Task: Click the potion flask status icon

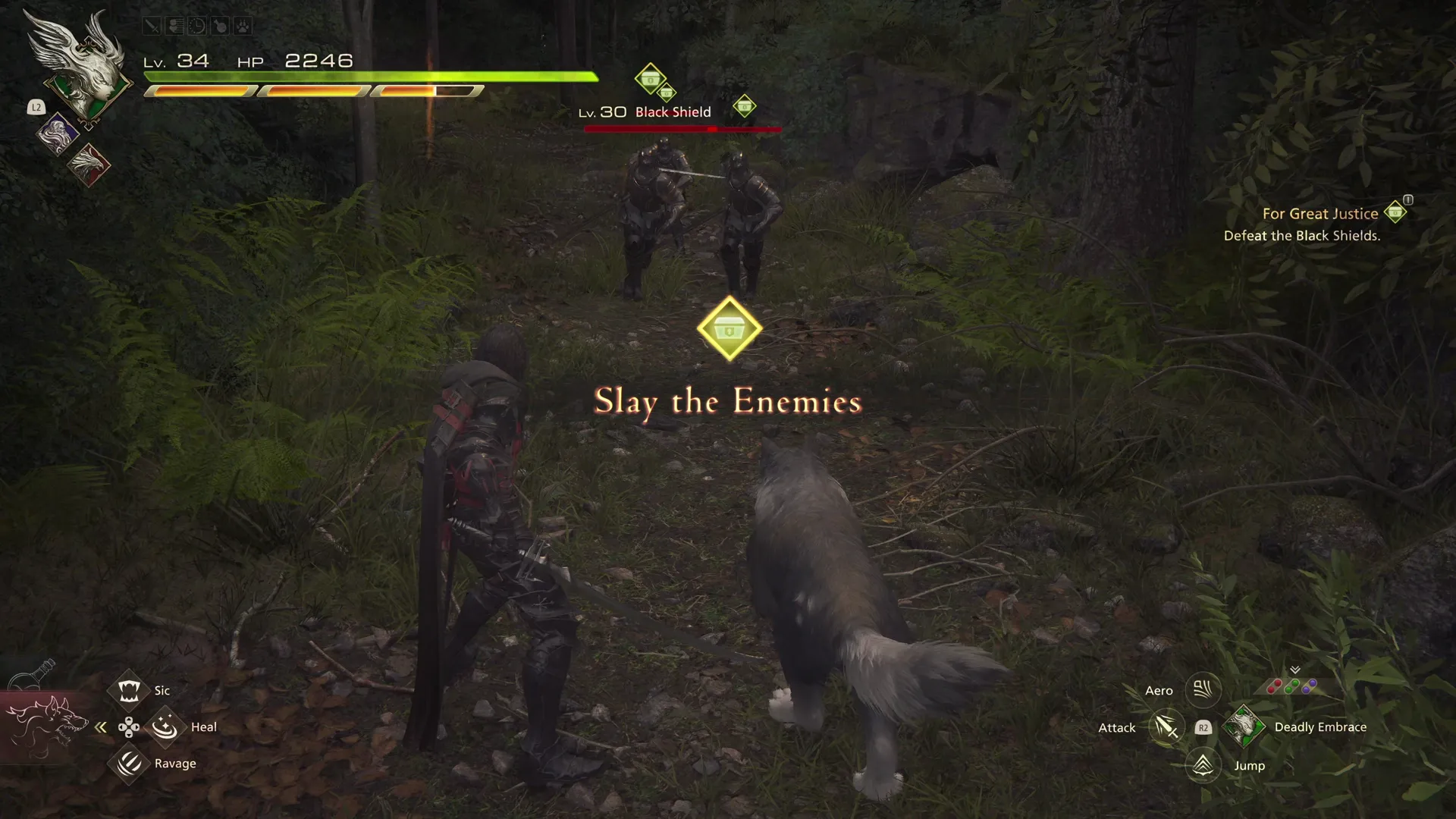Action: point(220,25)
